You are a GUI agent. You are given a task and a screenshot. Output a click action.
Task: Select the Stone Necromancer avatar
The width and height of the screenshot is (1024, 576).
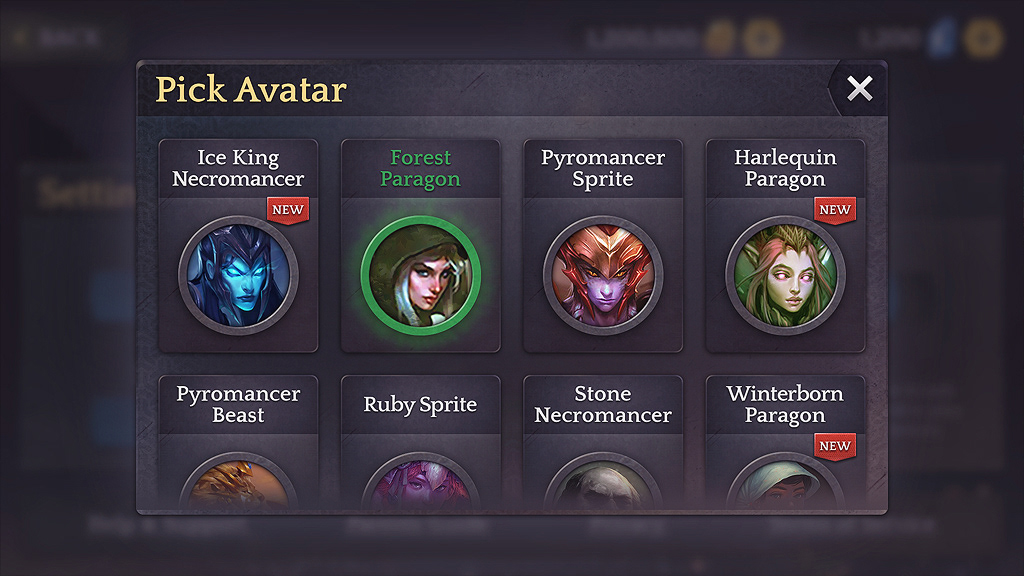(603, 480)
